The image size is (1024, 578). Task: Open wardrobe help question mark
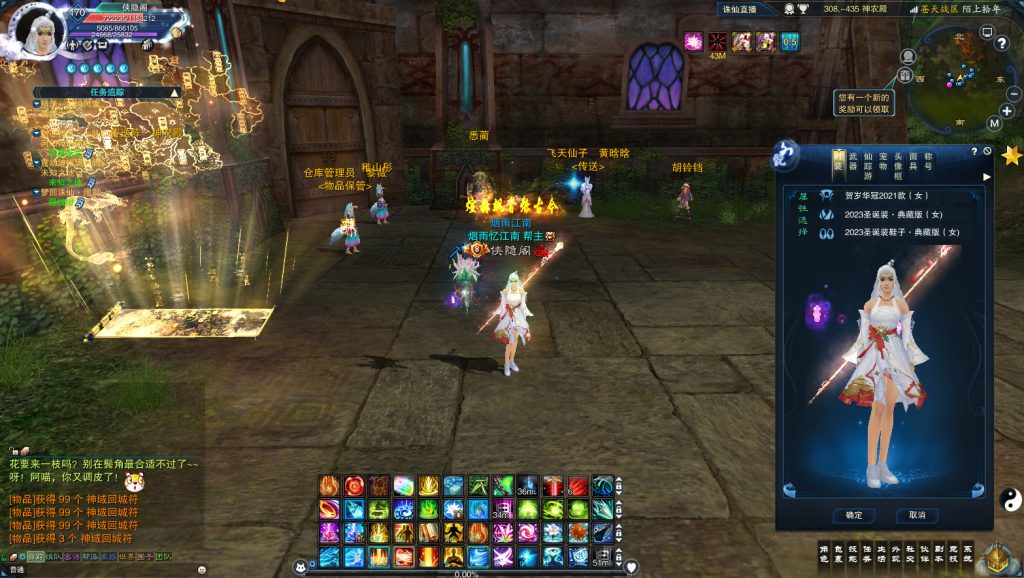974,151
